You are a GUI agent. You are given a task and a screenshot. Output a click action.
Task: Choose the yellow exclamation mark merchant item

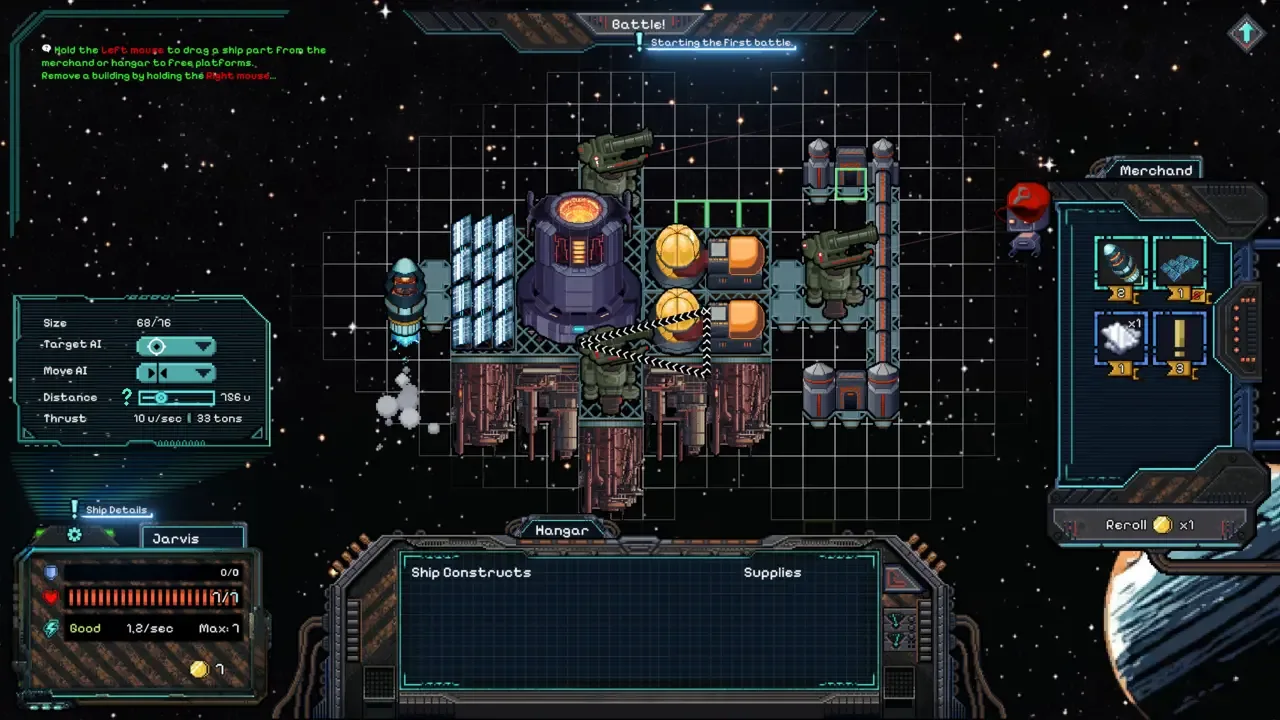pos(1179,338)
